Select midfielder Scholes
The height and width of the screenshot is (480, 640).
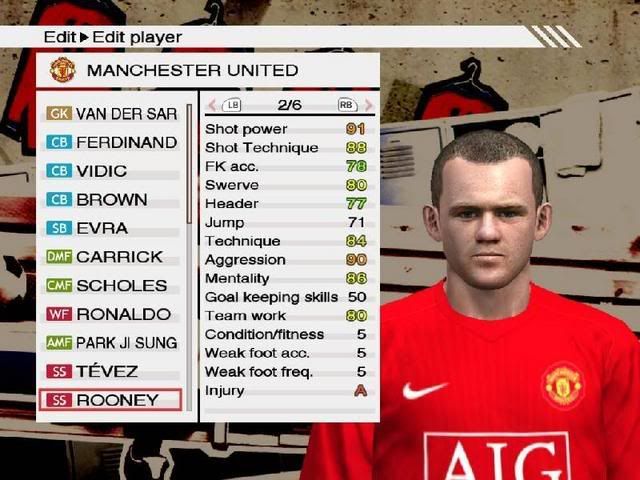111,285
